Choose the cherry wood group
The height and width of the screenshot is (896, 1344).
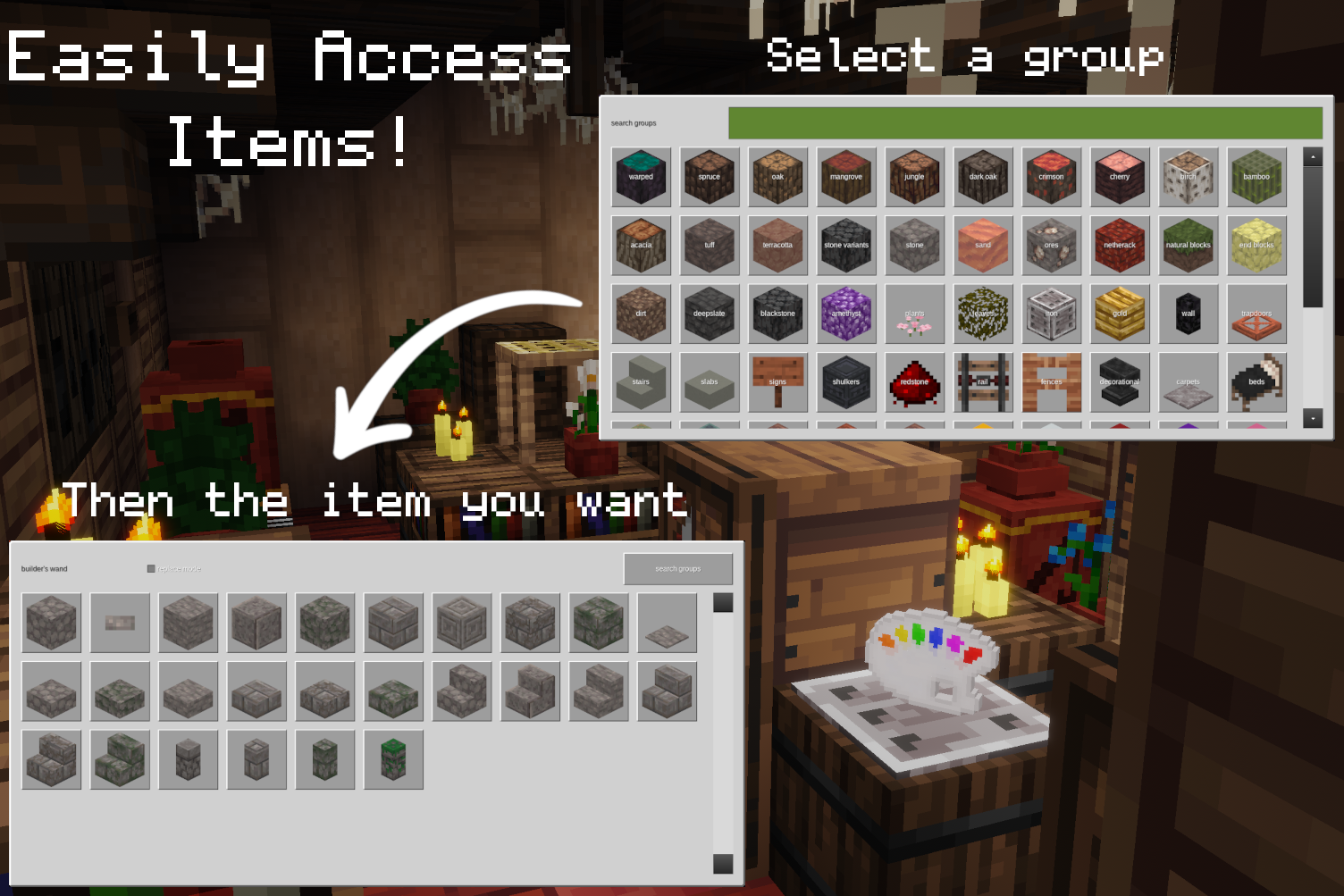(x=1120, y=177)
